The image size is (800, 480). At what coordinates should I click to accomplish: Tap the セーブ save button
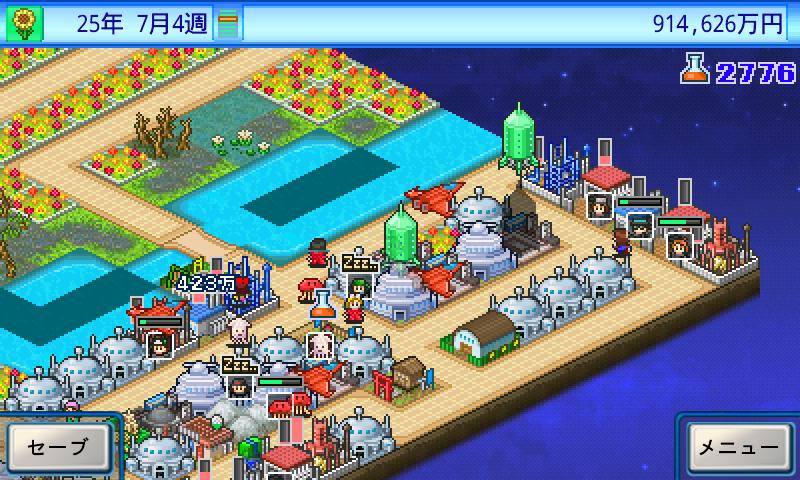58,446
